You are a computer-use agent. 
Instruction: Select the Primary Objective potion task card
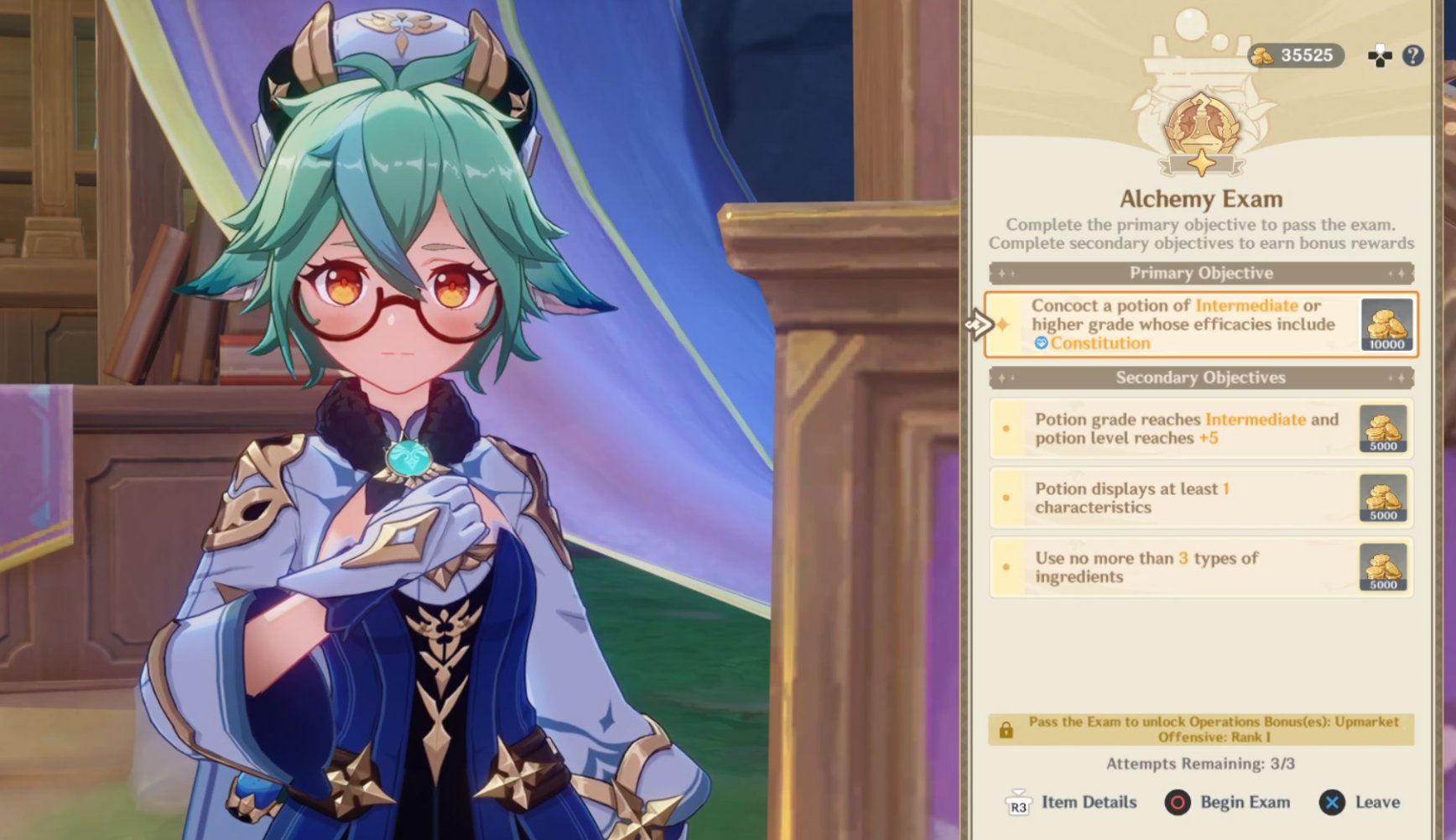pyautogui.click(x=1198, y=325)
